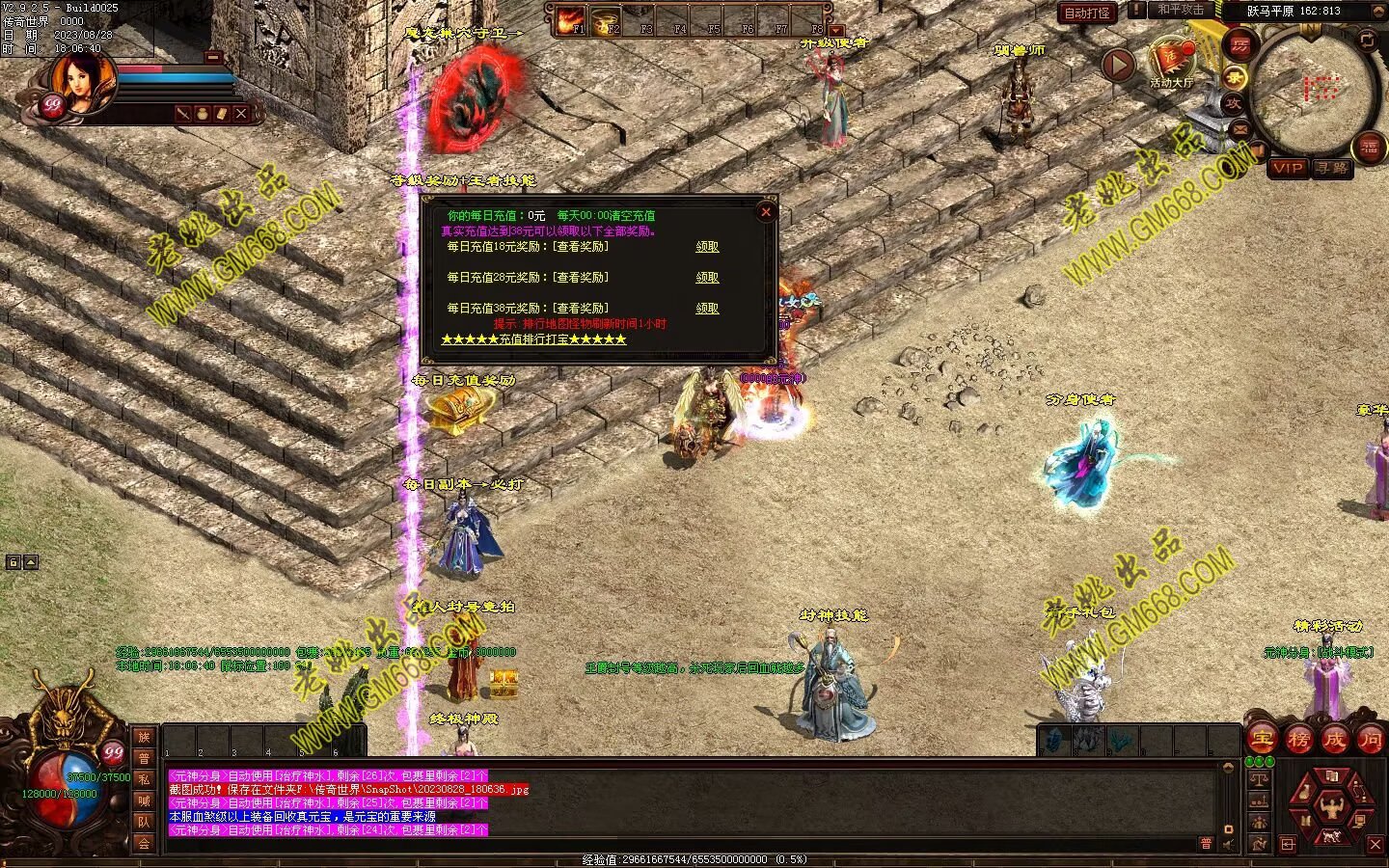This screenshot has height=868, width=1389.
Task: Open the scales trade icon
Action: click(1259, 777)
